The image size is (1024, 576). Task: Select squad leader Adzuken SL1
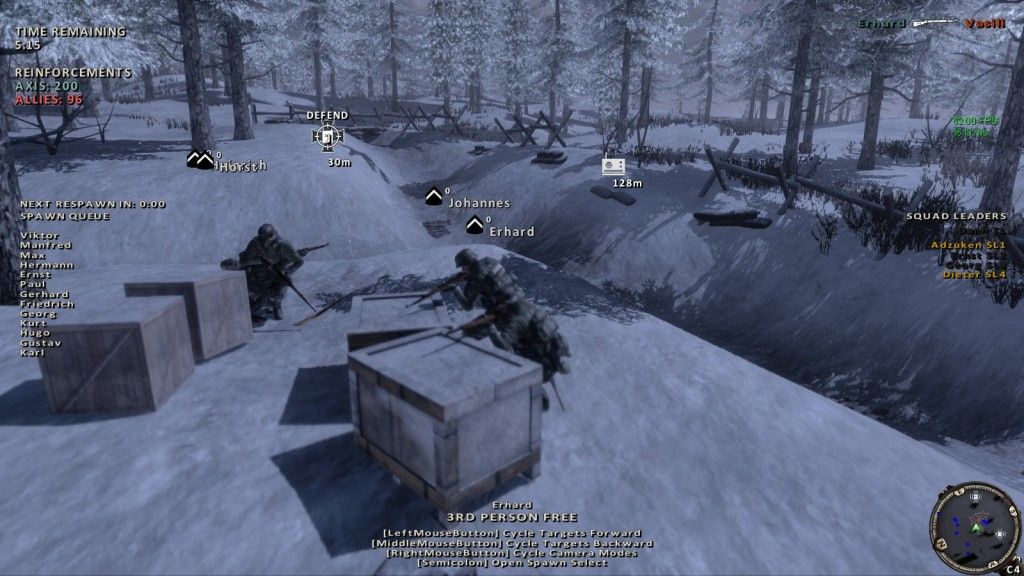click(968, 244)
